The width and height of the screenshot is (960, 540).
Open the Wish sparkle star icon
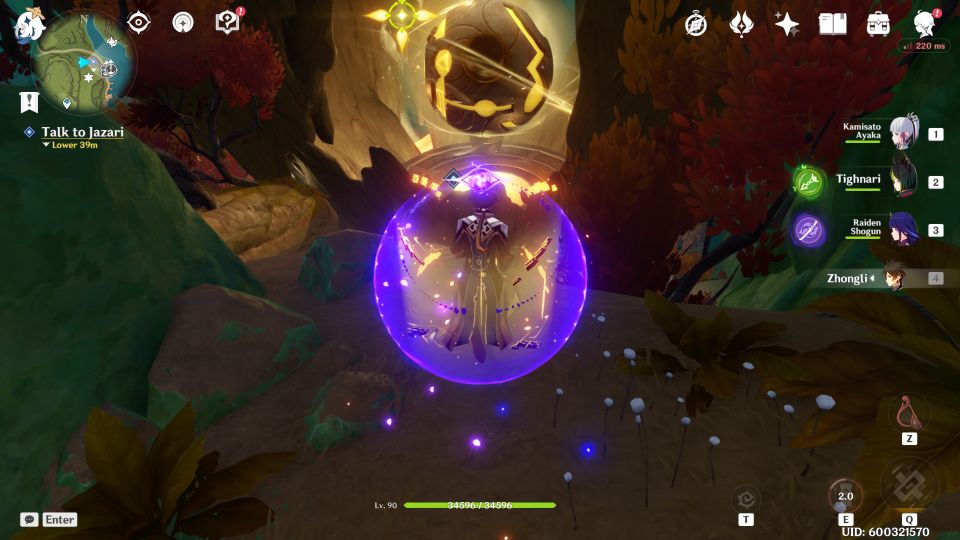pyautogui.click(x=787, y=25)
